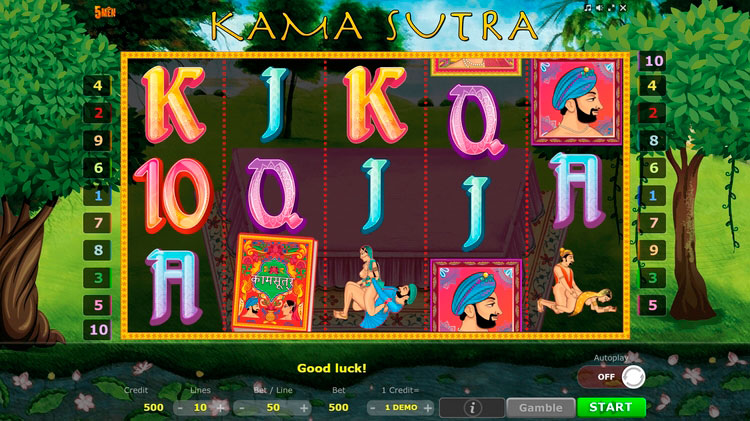Toggle the background music note icon

[588, 7]
